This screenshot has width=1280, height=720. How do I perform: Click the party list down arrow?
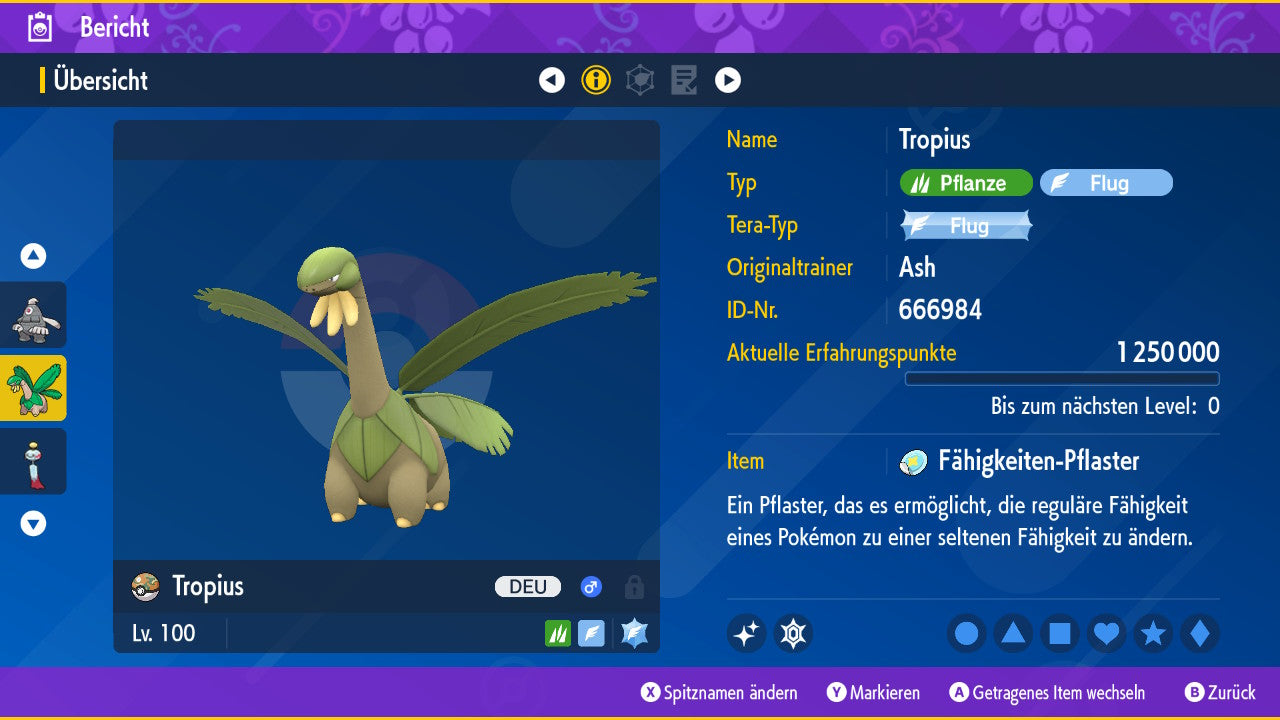(34, 523)
